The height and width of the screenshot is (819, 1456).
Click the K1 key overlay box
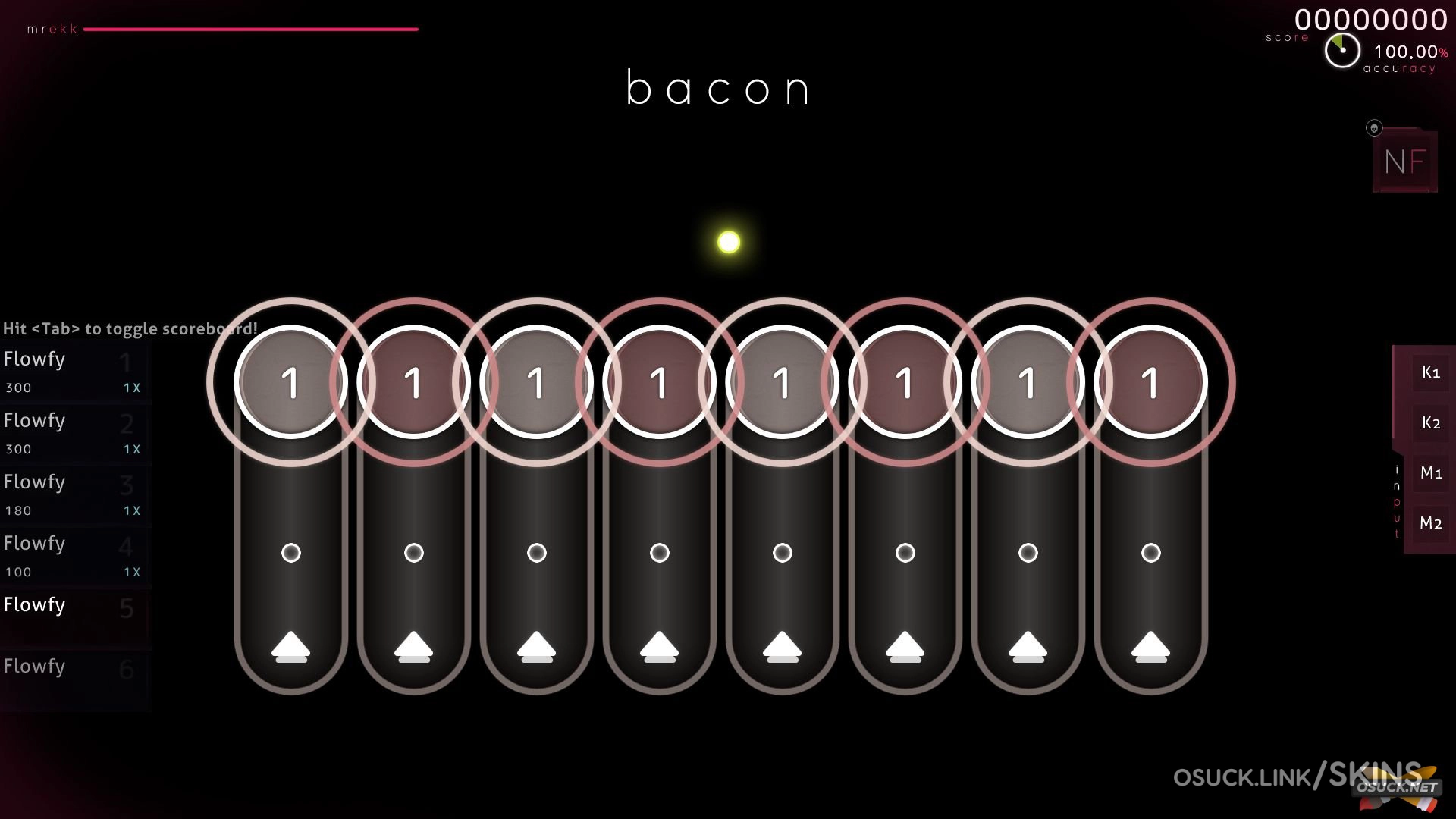pyautogui.click(x=1430, y=372)
